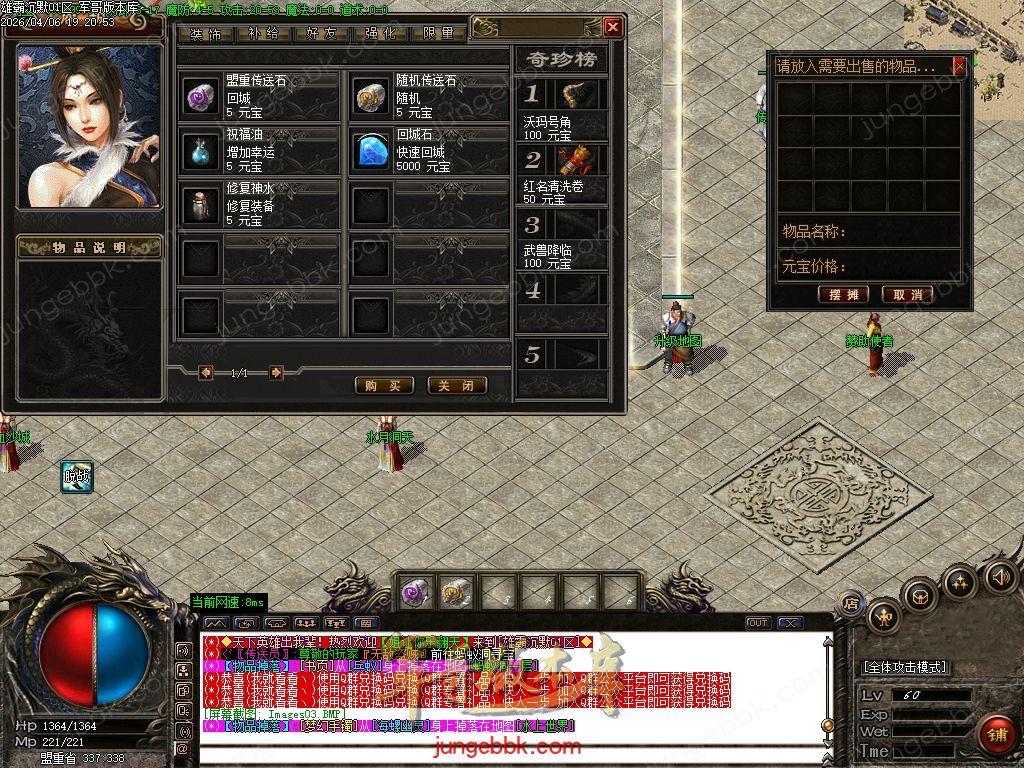Cancel the sell stall with 取消
This screenshot has height=768, width=1024.
(x=908, y=294)
